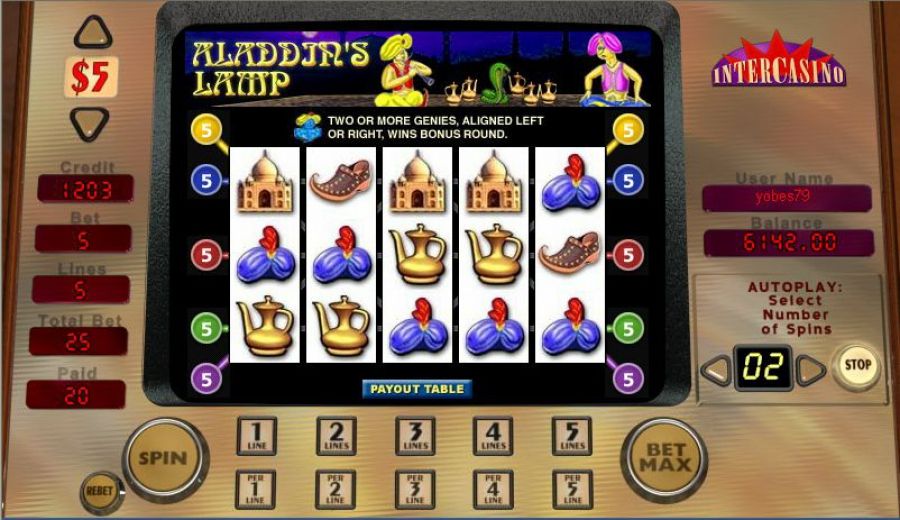
Task: Select the 1 Line button
Action: click(x=256, y=436)
